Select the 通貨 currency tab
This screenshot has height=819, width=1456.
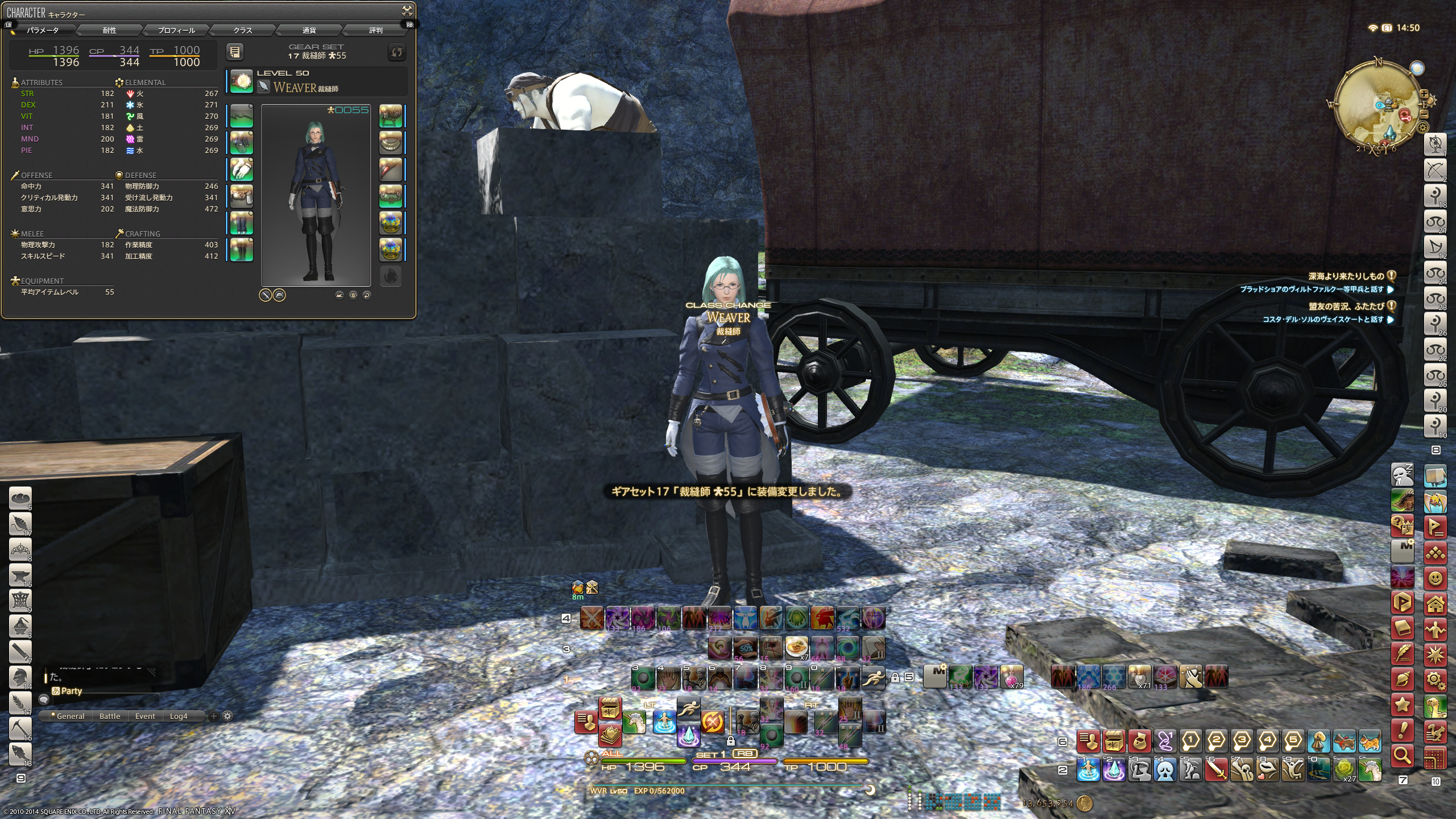[309, 30]
